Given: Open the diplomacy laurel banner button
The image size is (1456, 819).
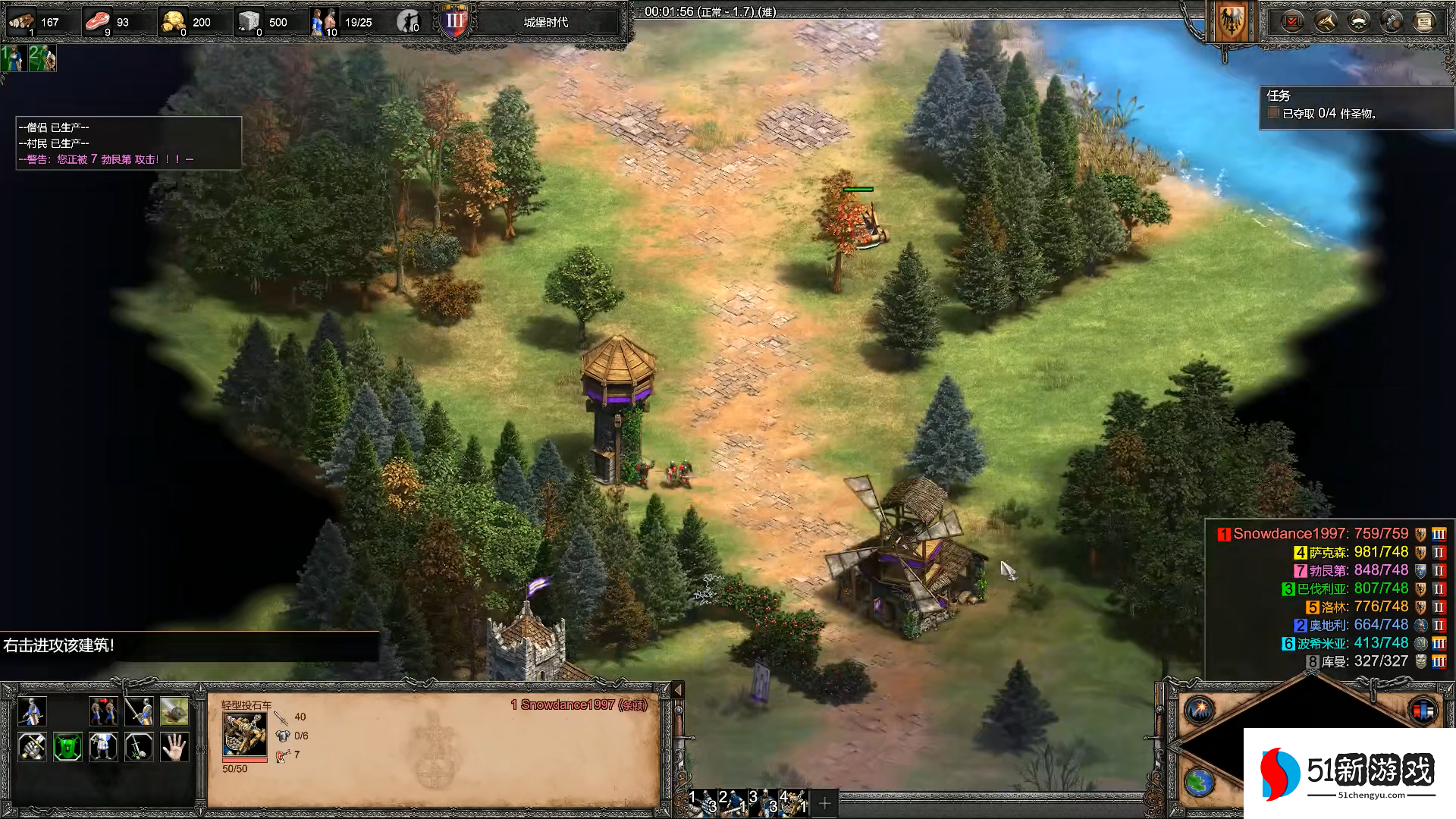Looking at the screenshot, I should click(1359, 21).
